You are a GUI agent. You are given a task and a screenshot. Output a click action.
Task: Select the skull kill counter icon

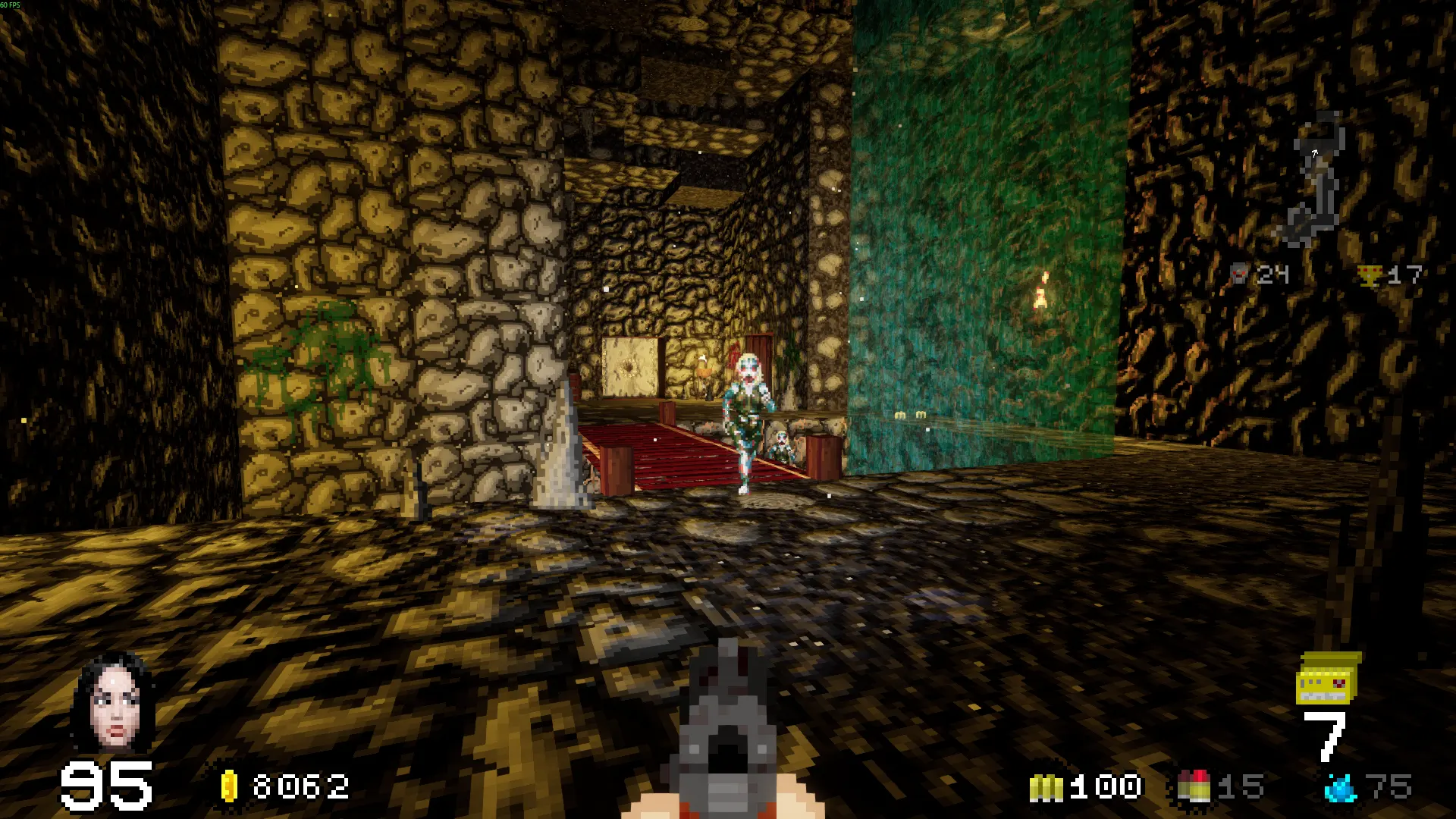[1238, 274]
